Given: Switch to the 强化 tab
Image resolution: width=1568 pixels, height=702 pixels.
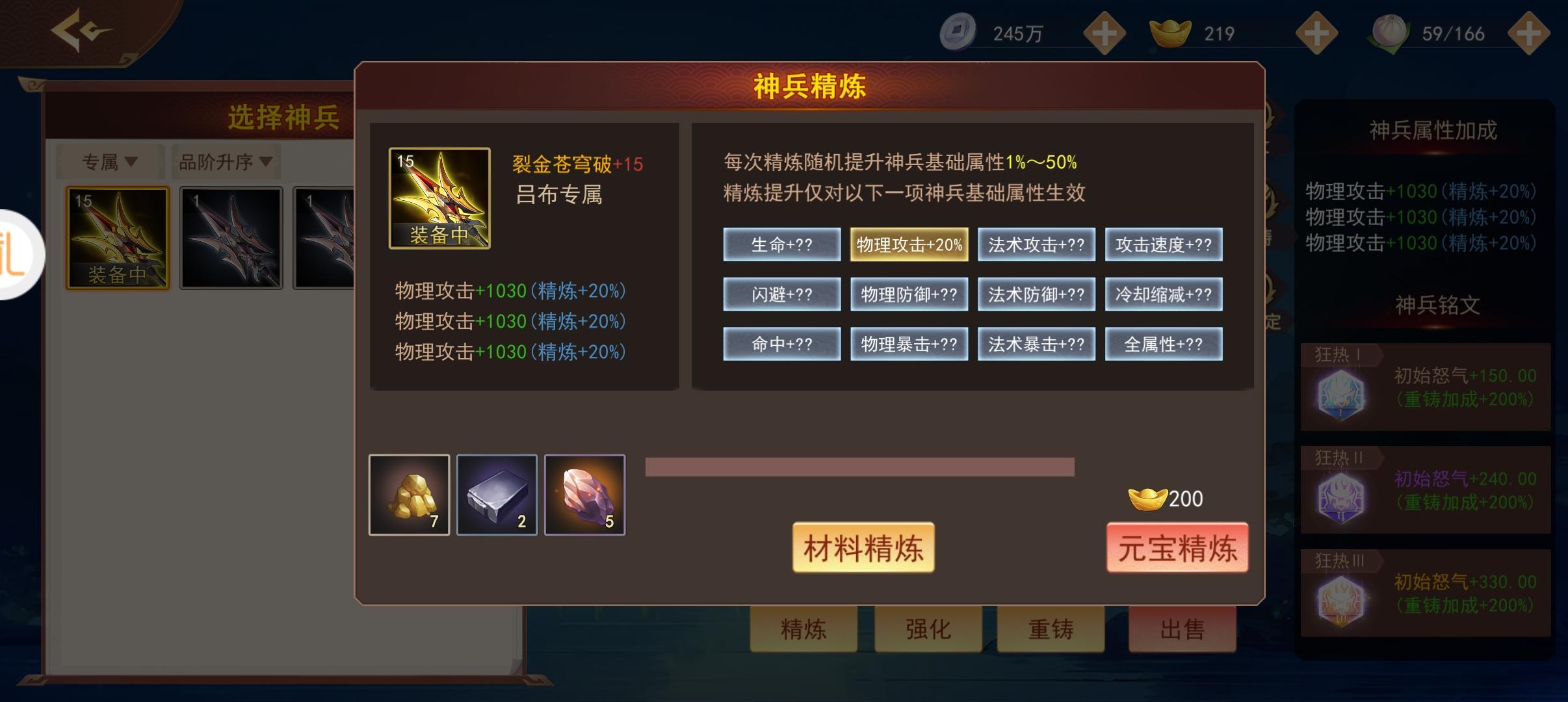Looking at the screenshot, I should 928,629.
